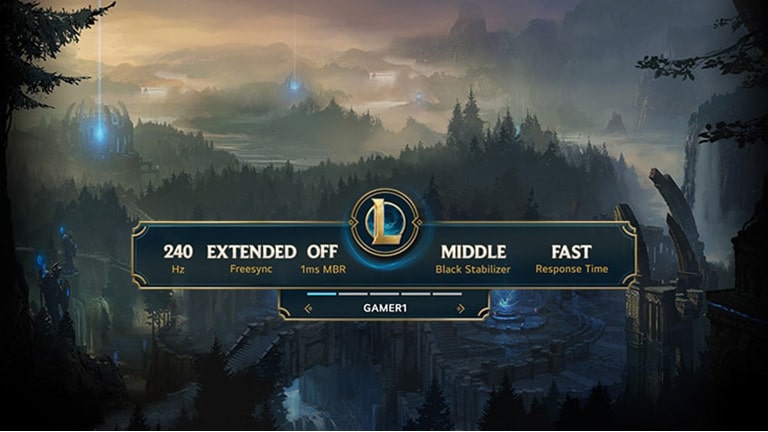Change the Middle Black Stabilizer setting
The image size is (768, 432).
[x=473, y=257]
